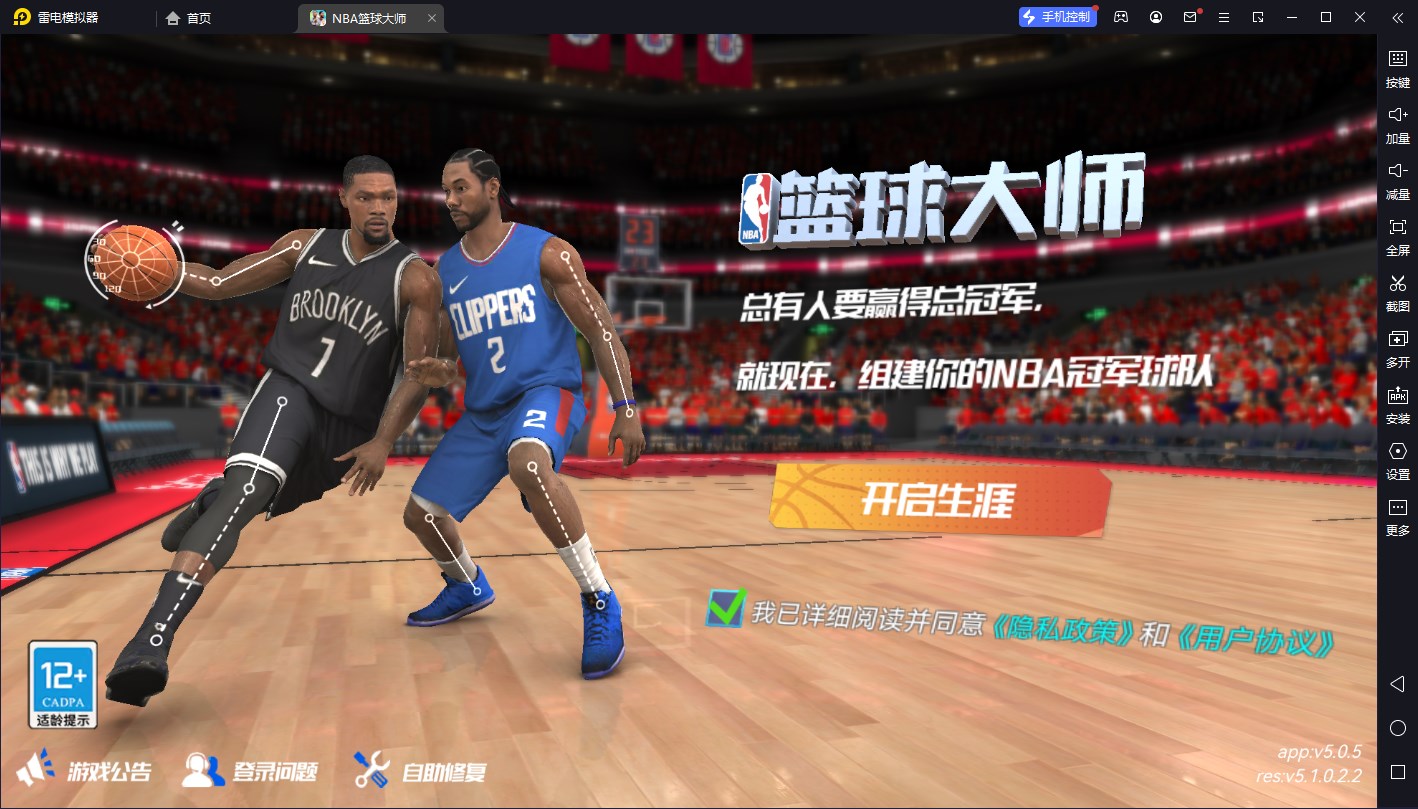Enter fullscreen with the 全屏 icon
The height and width of the screenshot is (809, 1418).
click(1397, 238)
